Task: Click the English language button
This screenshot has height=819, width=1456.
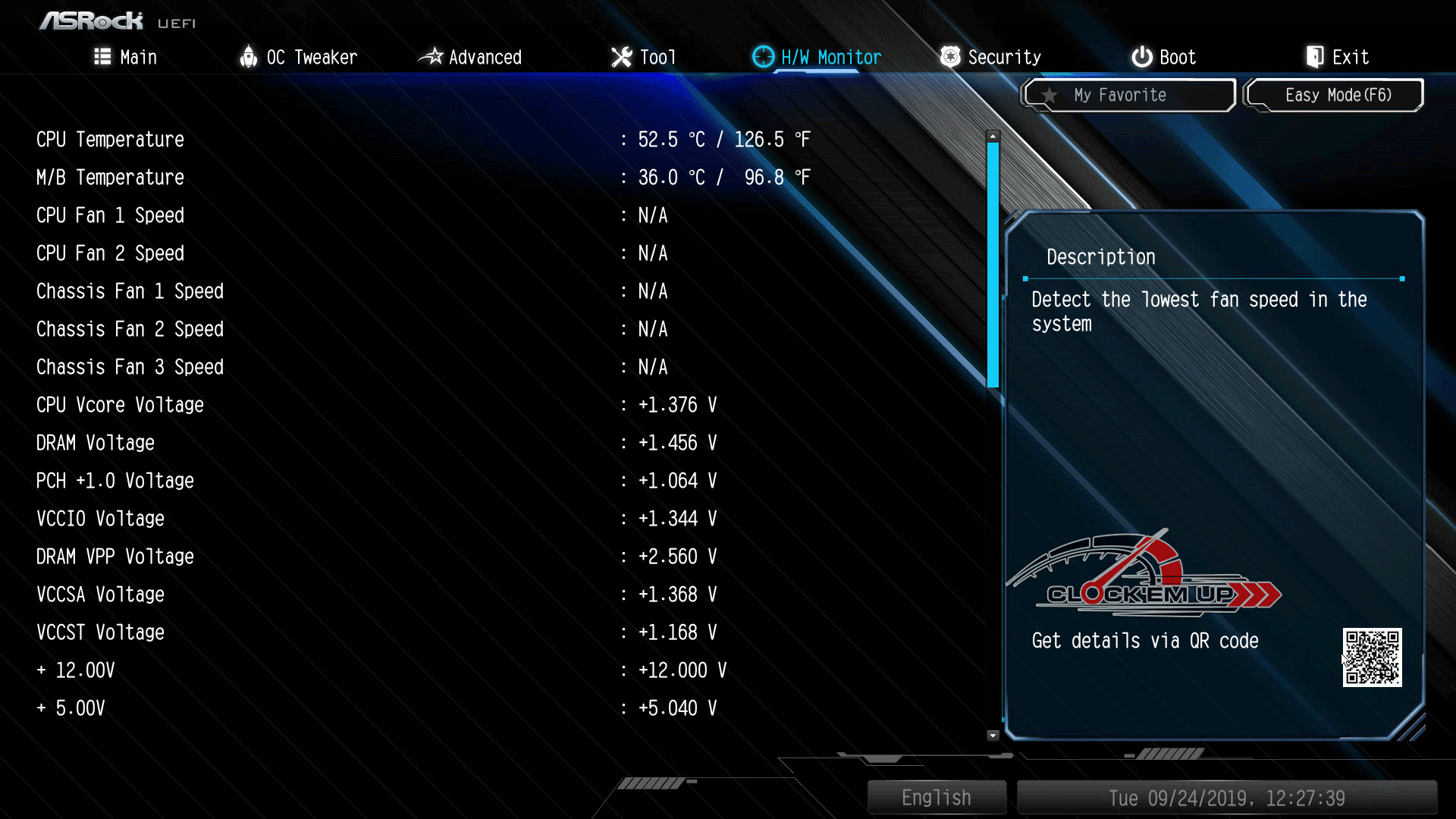Action: point(937,798)
